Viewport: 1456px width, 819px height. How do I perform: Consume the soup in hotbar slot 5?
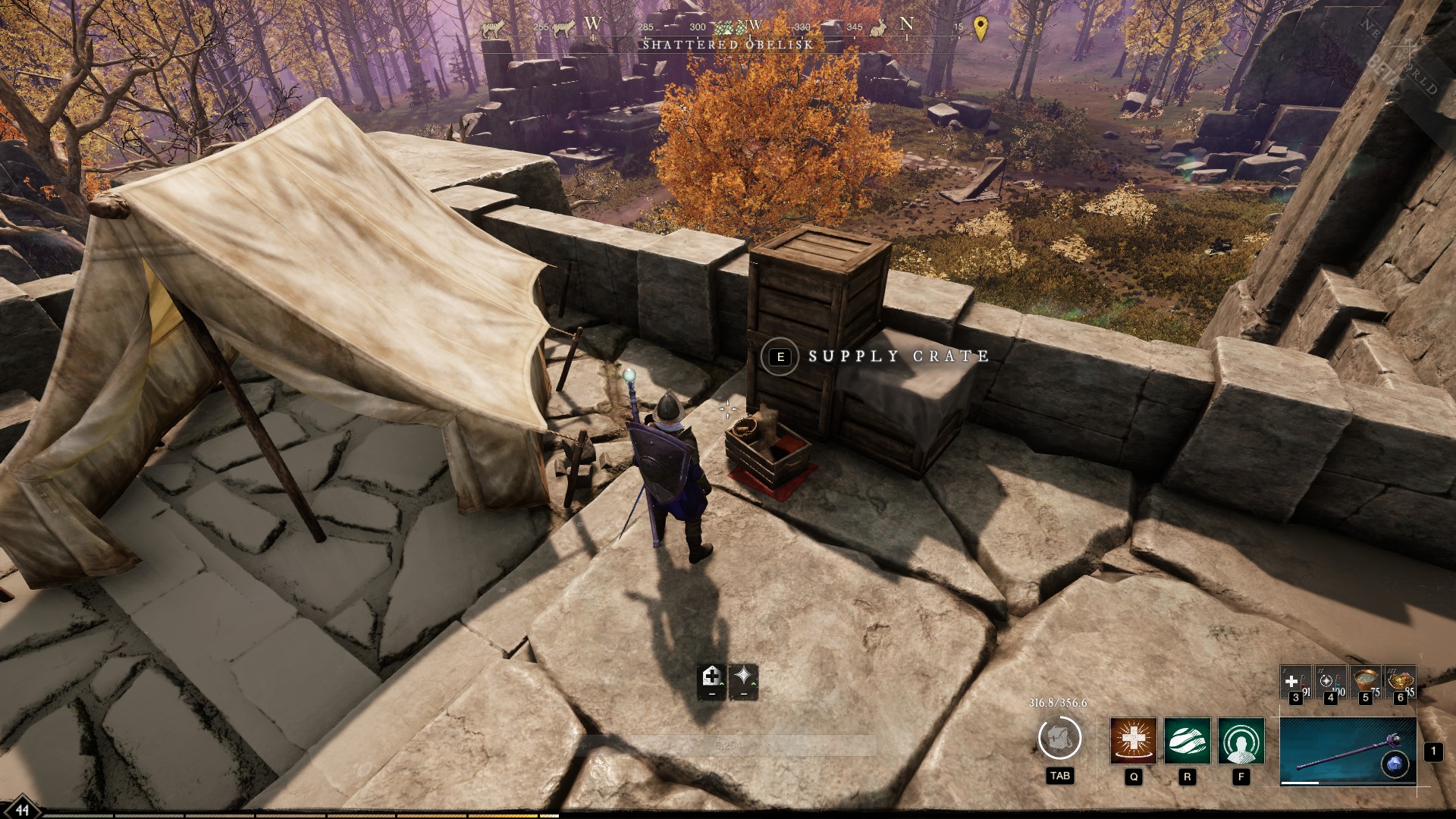(1365, 682)
